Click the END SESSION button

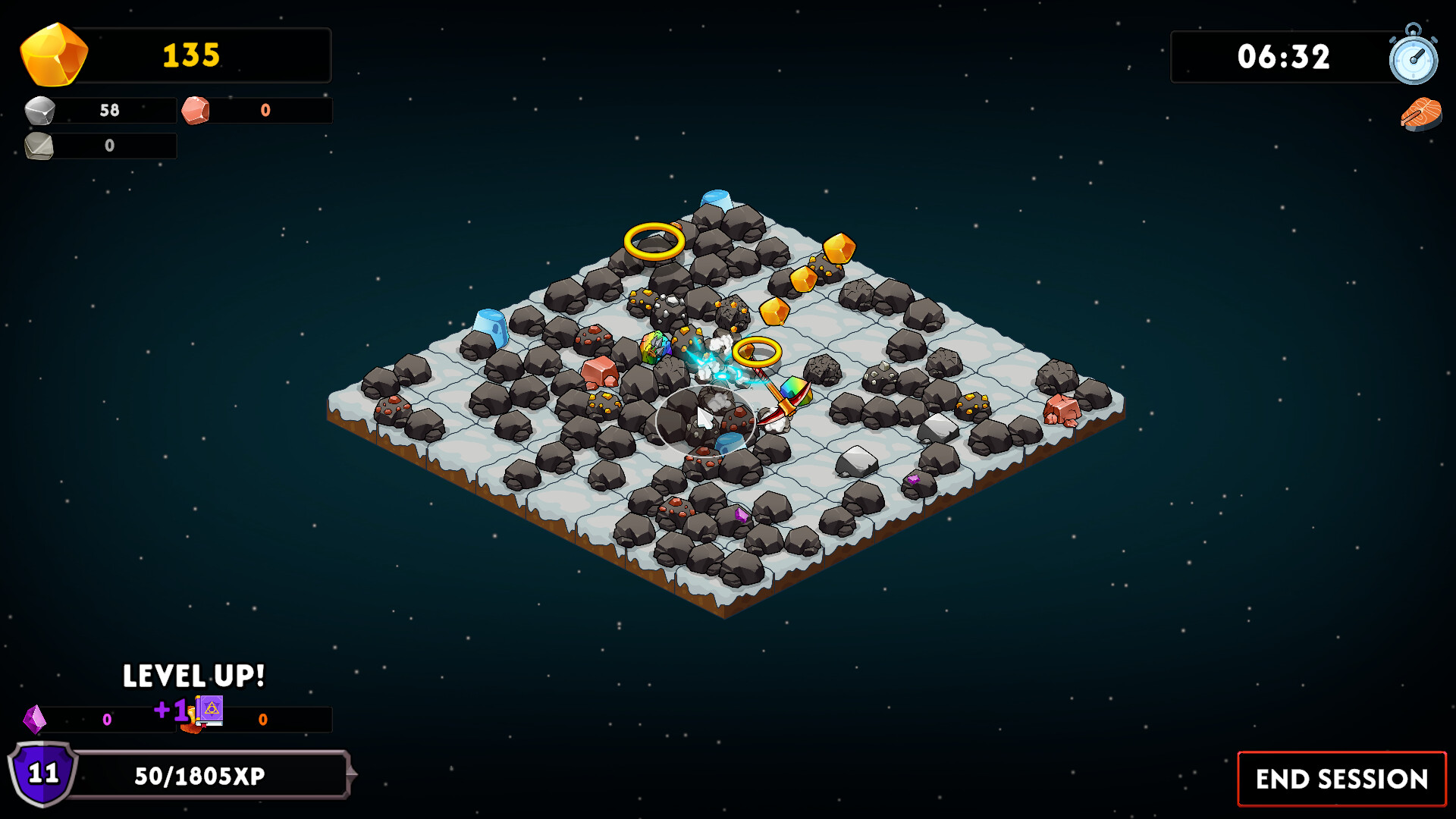(x=1341, y=778)
